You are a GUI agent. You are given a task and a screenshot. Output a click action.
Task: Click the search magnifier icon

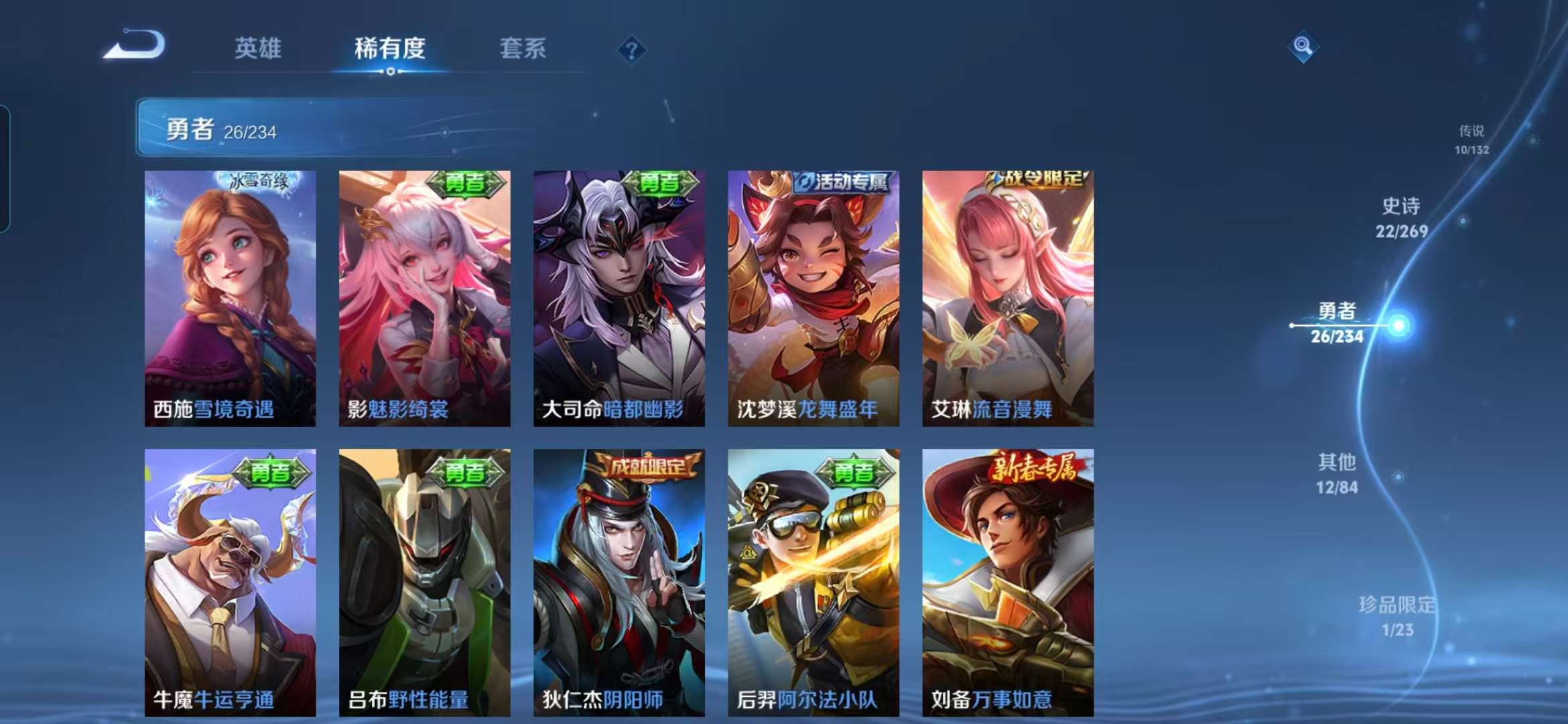[1303, 47]
